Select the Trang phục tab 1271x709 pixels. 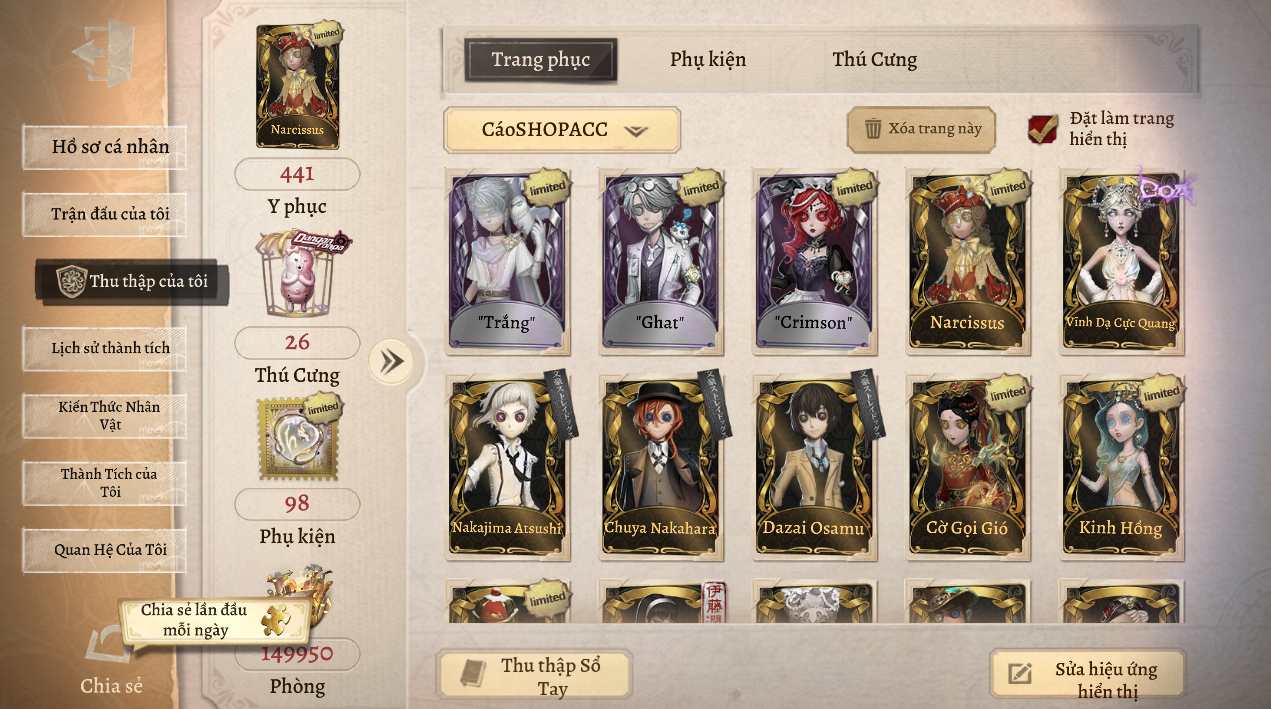[x=540, y=60]
